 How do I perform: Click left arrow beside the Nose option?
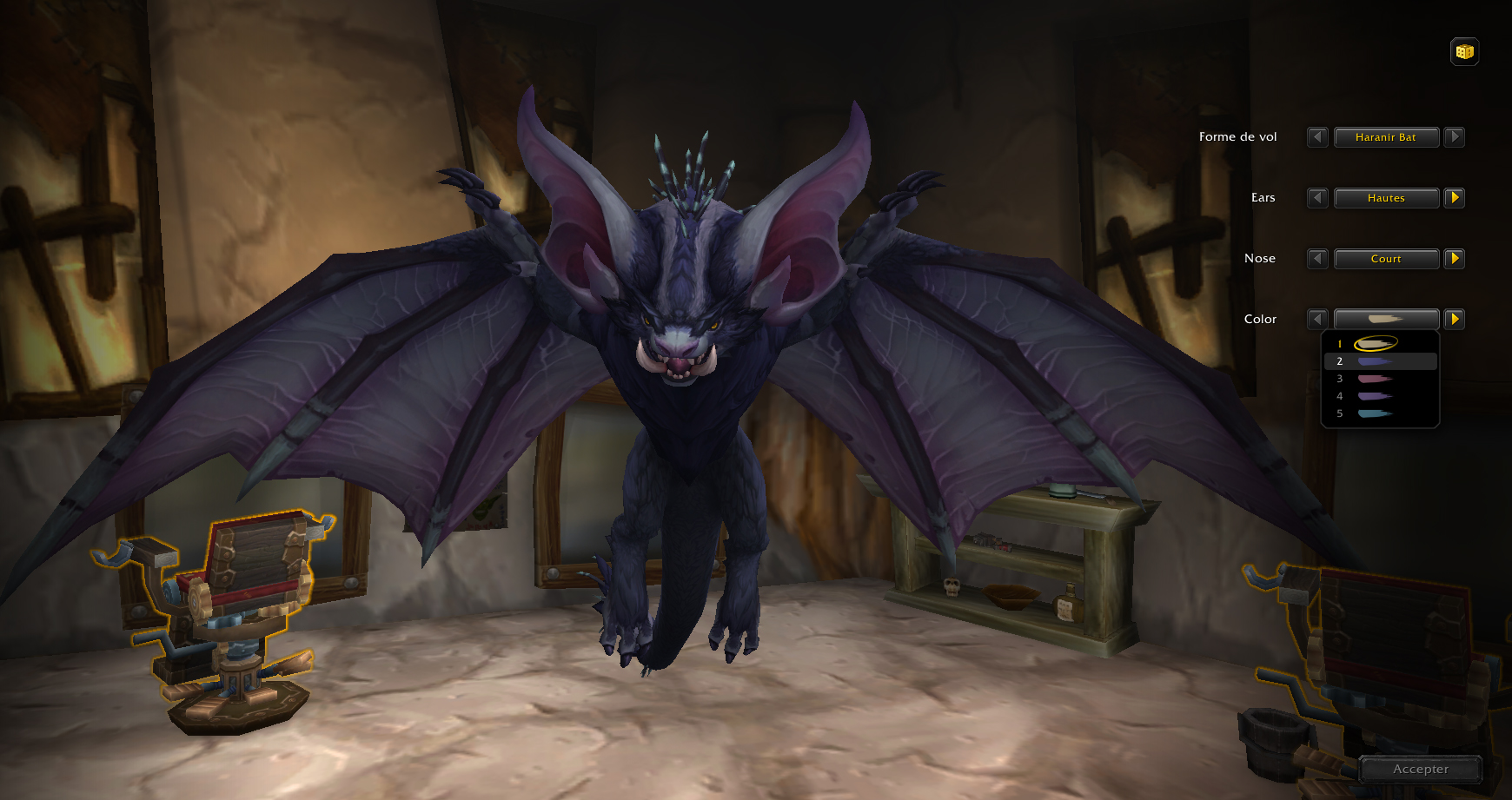(1316, 259)
